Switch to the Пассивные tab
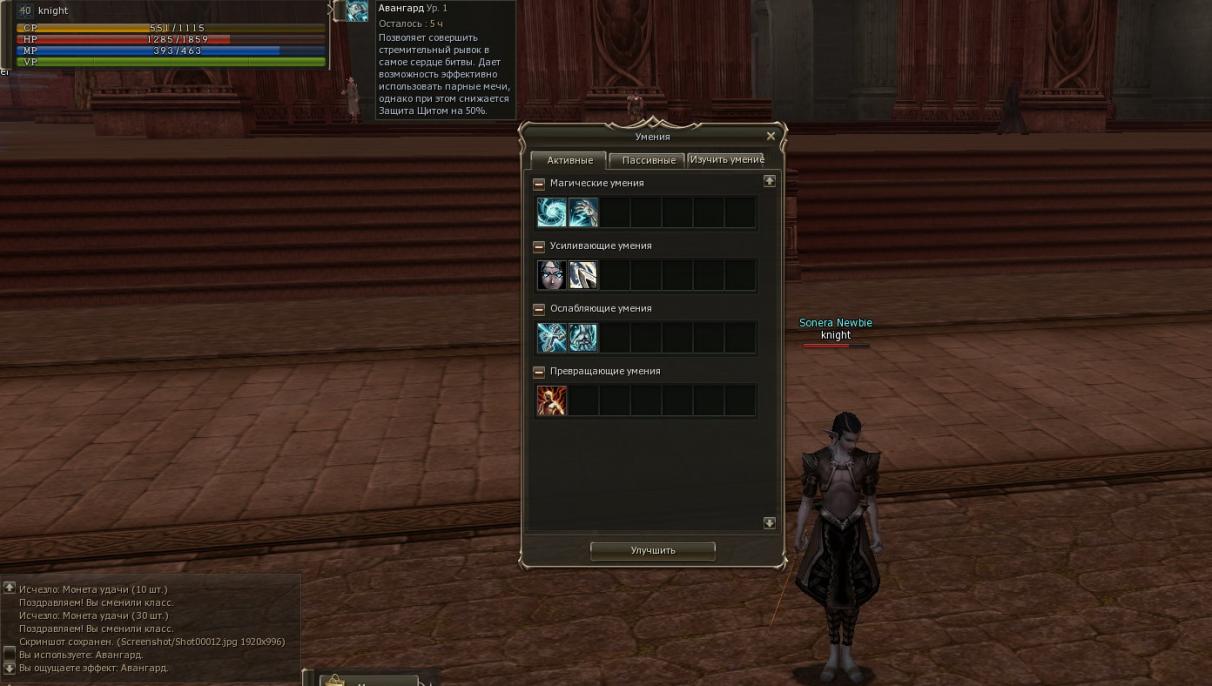 click(648, 160)
